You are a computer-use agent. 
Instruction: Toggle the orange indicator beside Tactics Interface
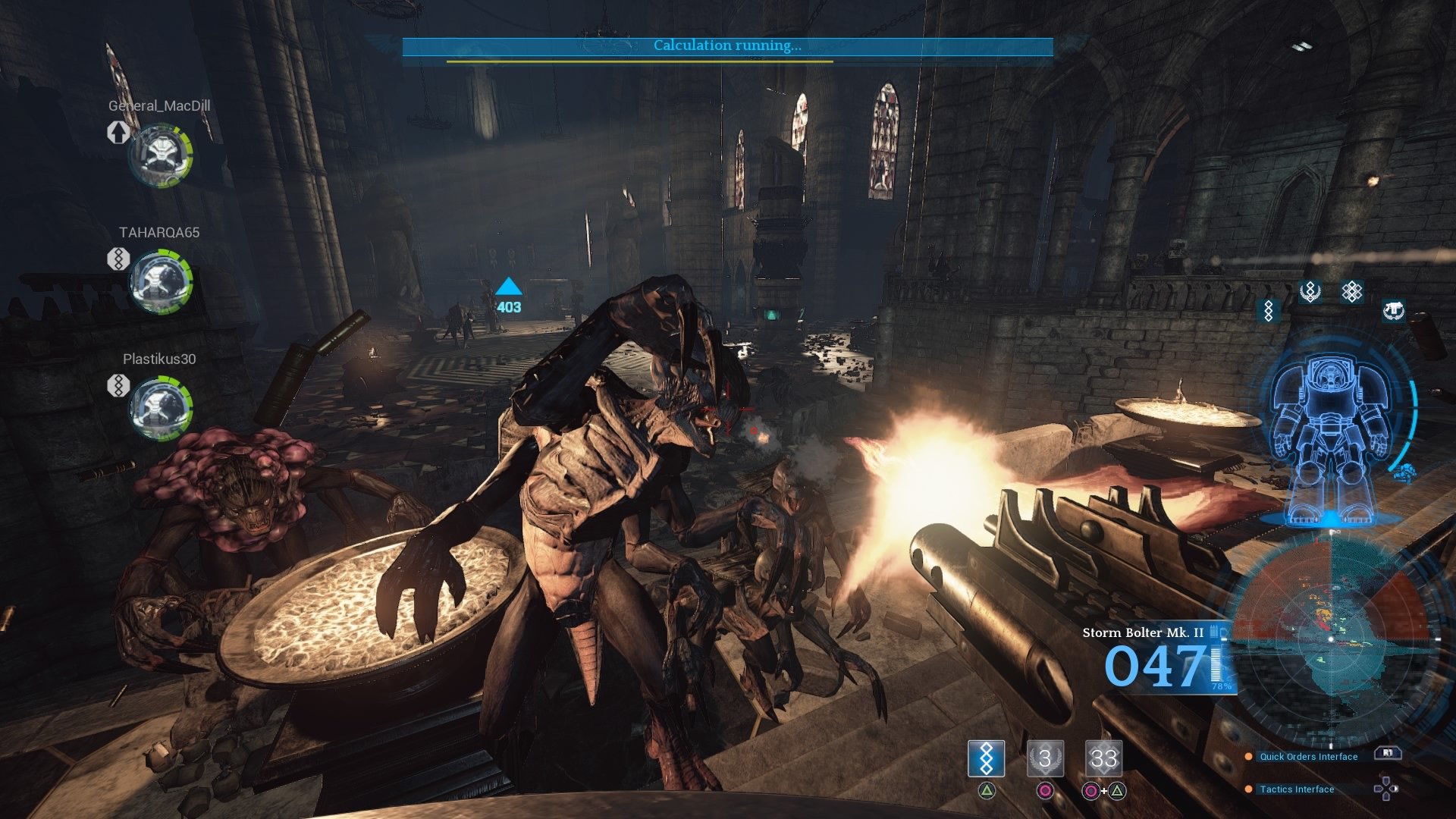click(1249, 789)
